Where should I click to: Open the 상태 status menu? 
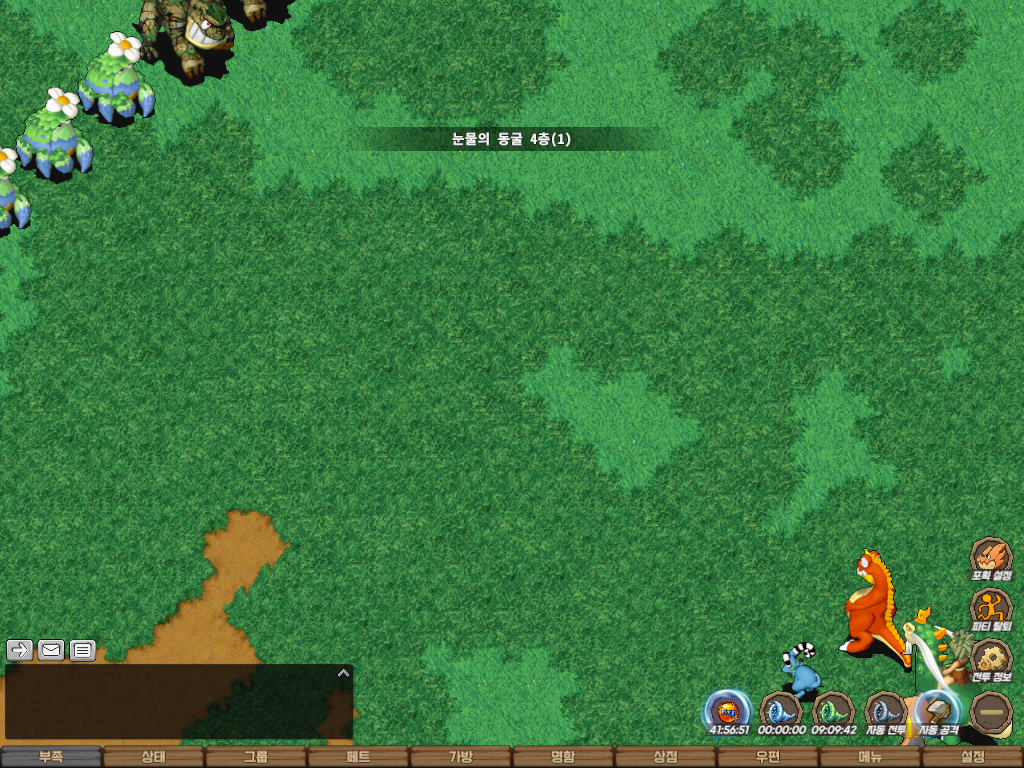pyautogui.click(x=153, y=757)
